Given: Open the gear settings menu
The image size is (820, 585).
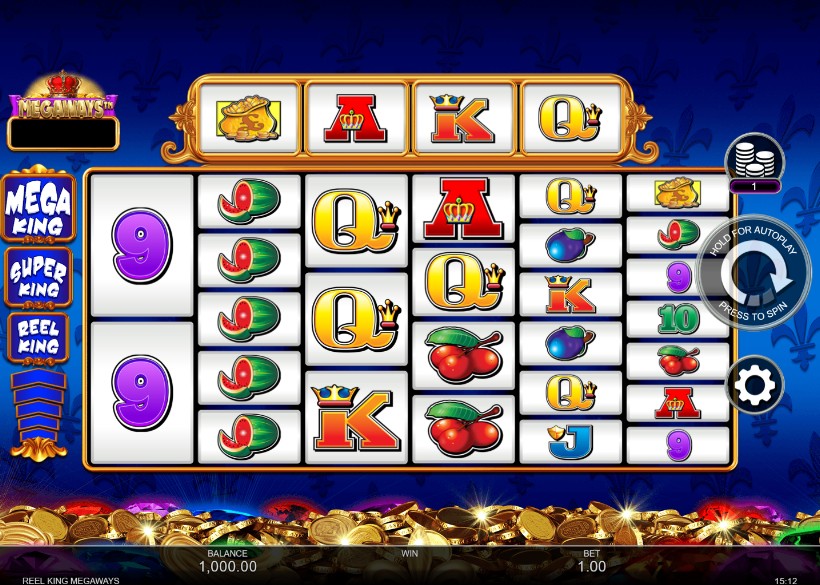Looking at the screenshot, I should (x=754, y=384).
